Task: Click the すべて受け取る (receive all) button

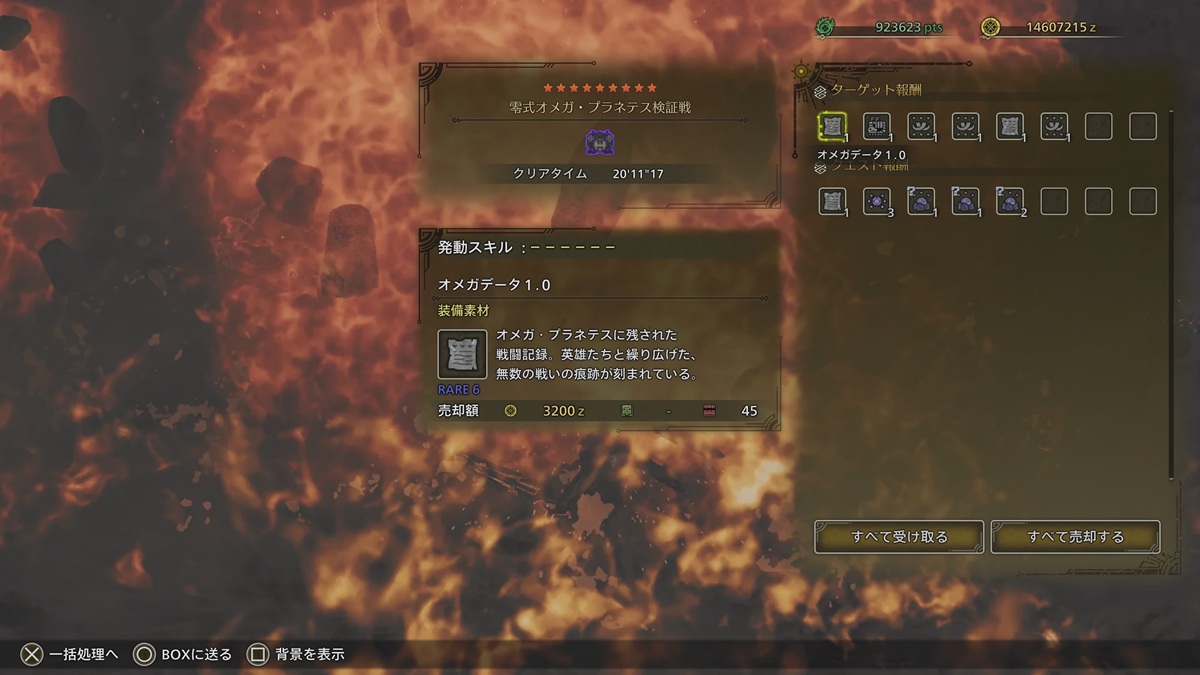Action: pos(899,537)
